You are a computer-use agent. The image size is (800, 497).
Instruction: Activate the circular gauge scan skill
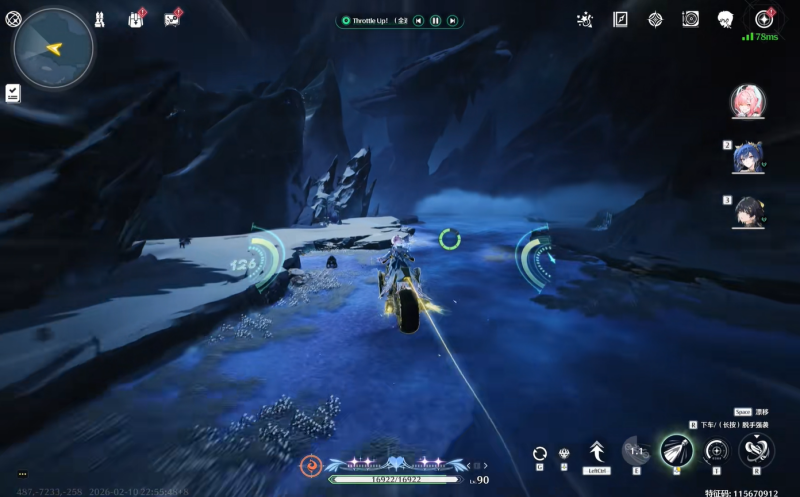pos(716,451)
